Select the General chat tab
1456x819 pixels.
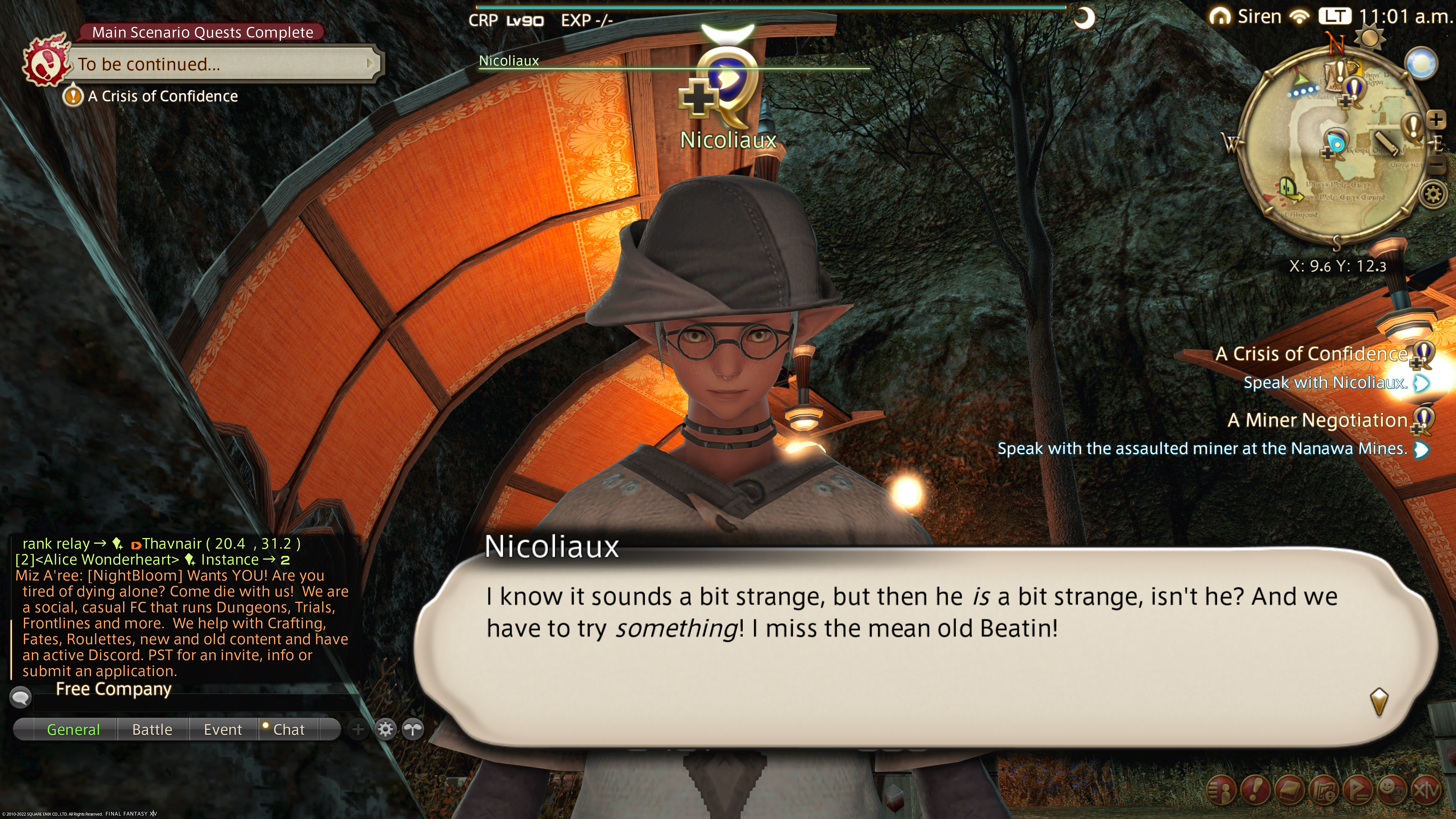pyautogui.click(x=74, y=729)
